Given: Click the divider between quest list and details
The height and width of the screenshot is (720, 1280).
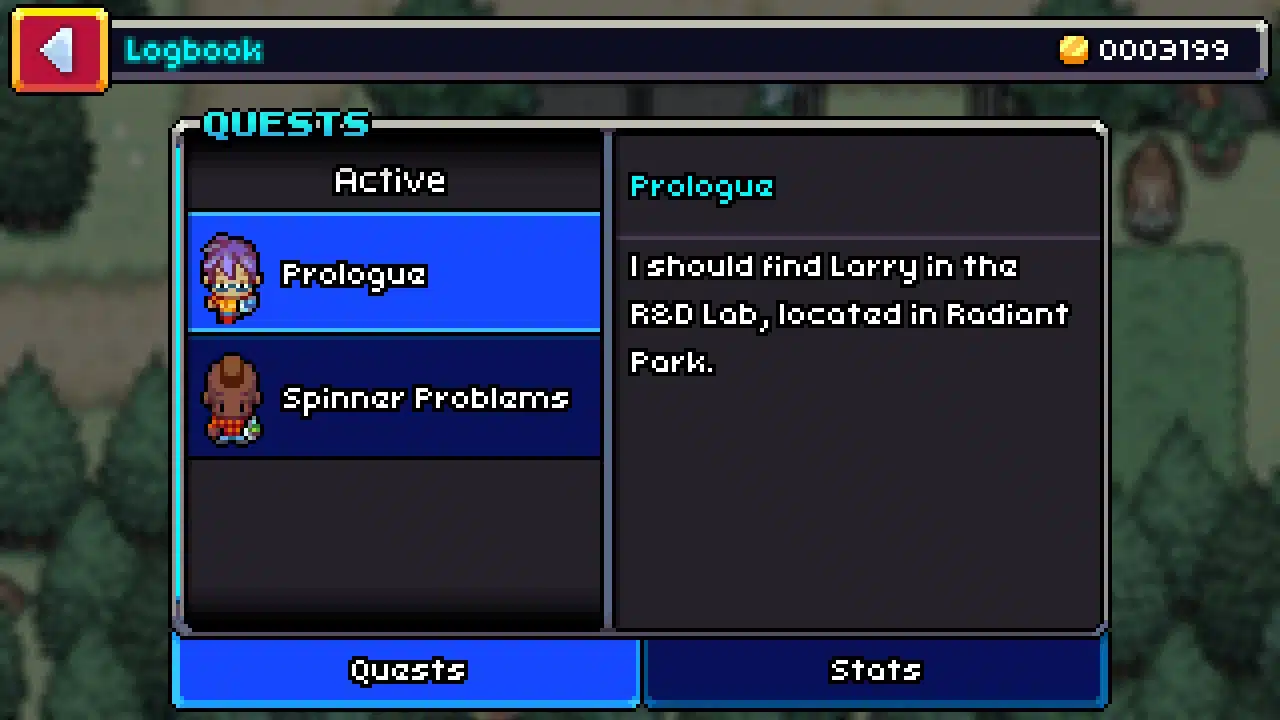Looking at the screenshot, I should coord(607,380).
